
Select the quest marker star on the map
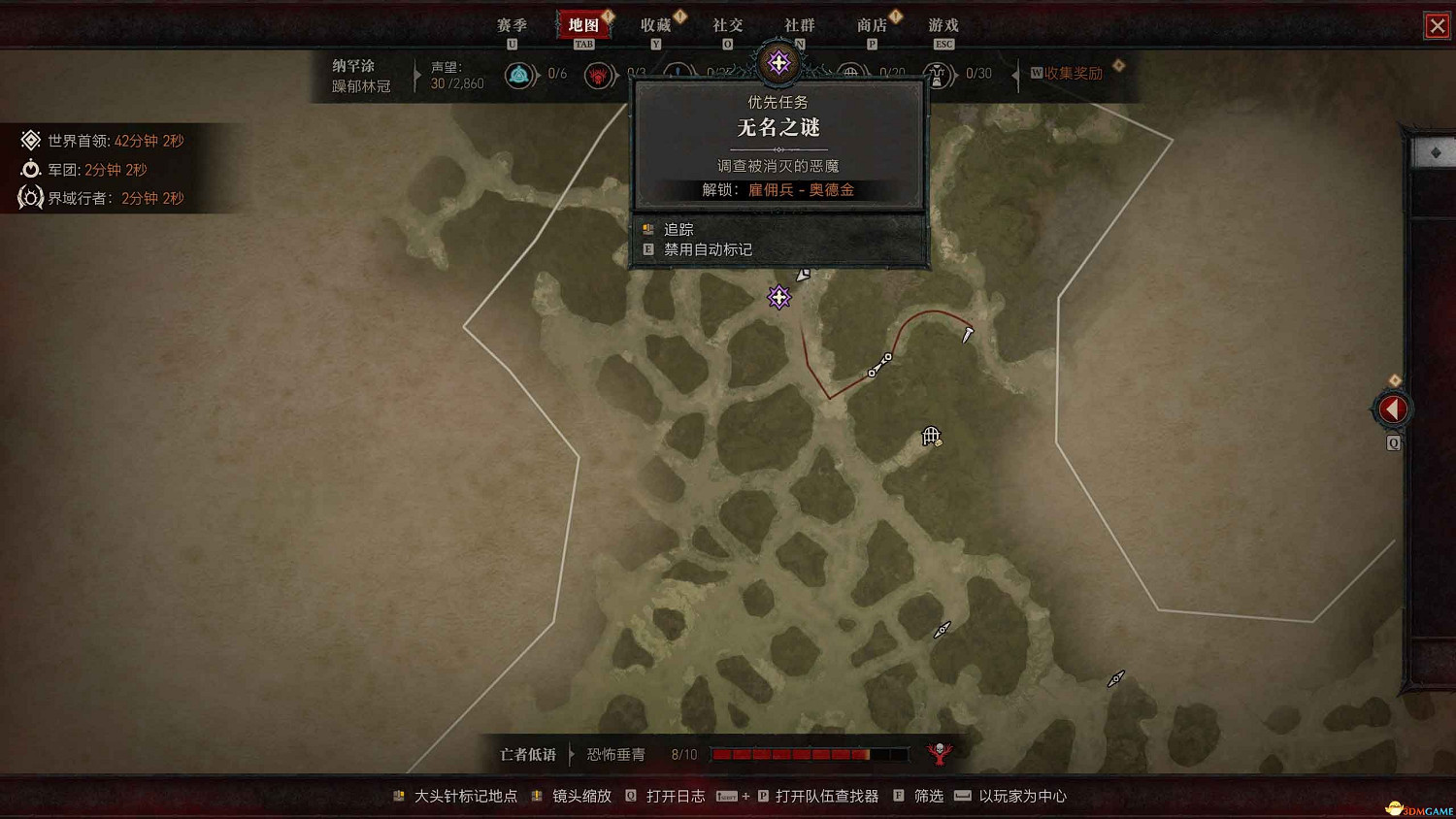(779, 297)
